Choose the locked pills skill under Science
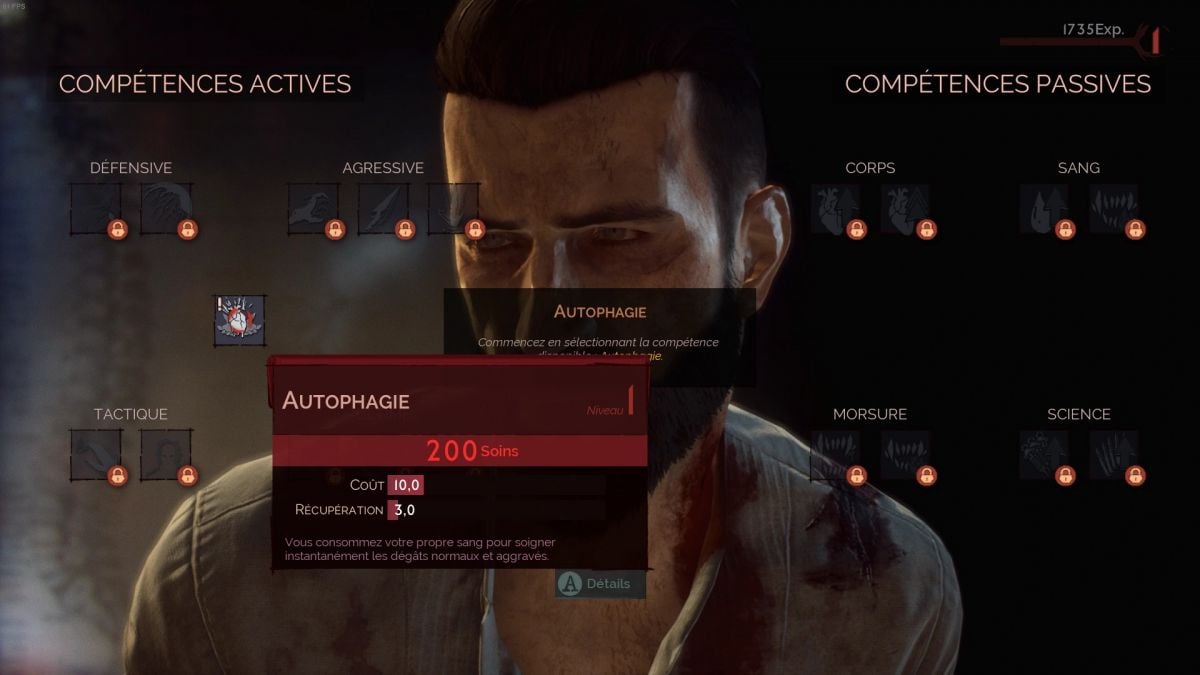 point(1044,455)
